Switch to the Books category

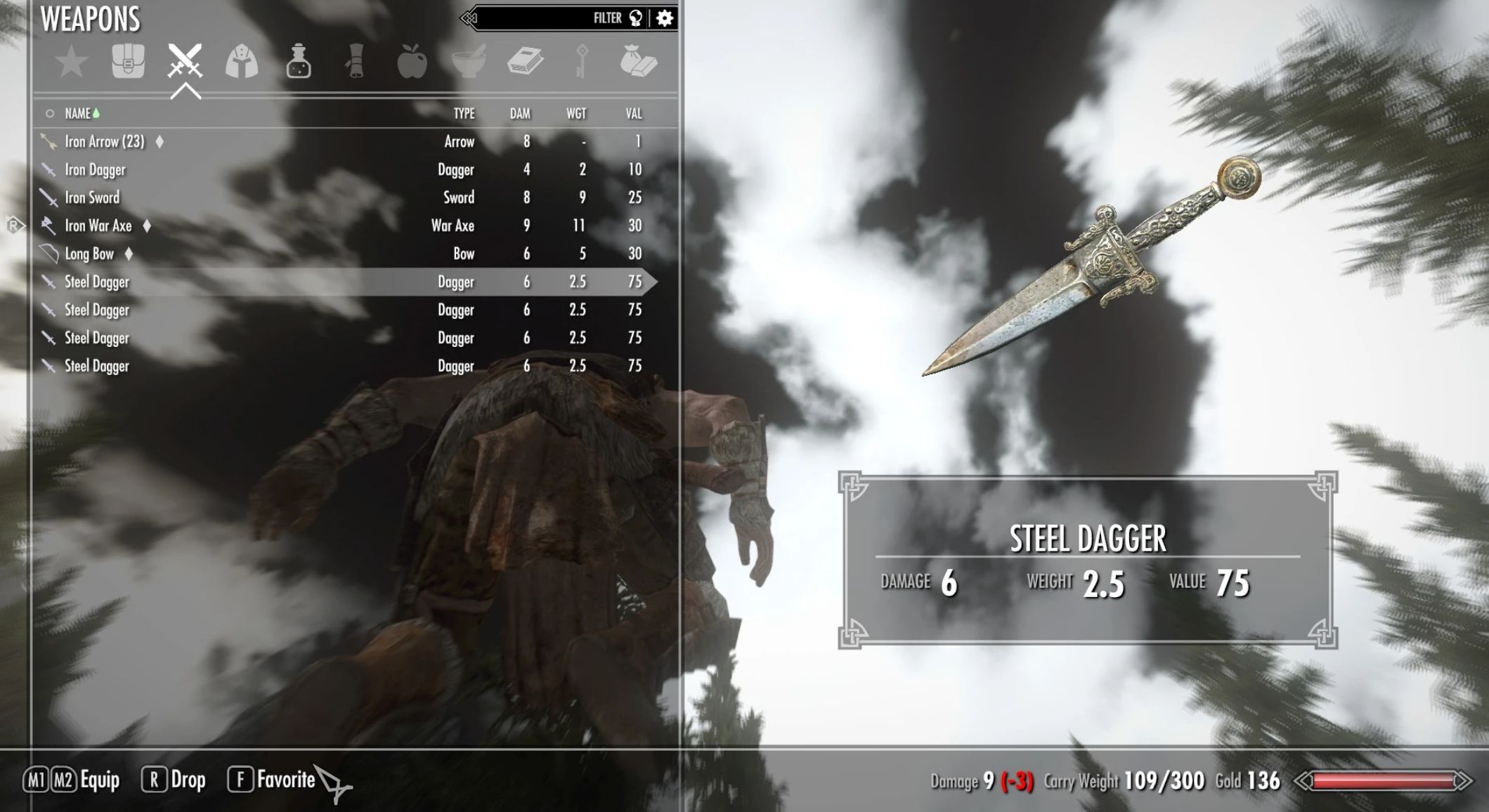click(x=525, y=62)
